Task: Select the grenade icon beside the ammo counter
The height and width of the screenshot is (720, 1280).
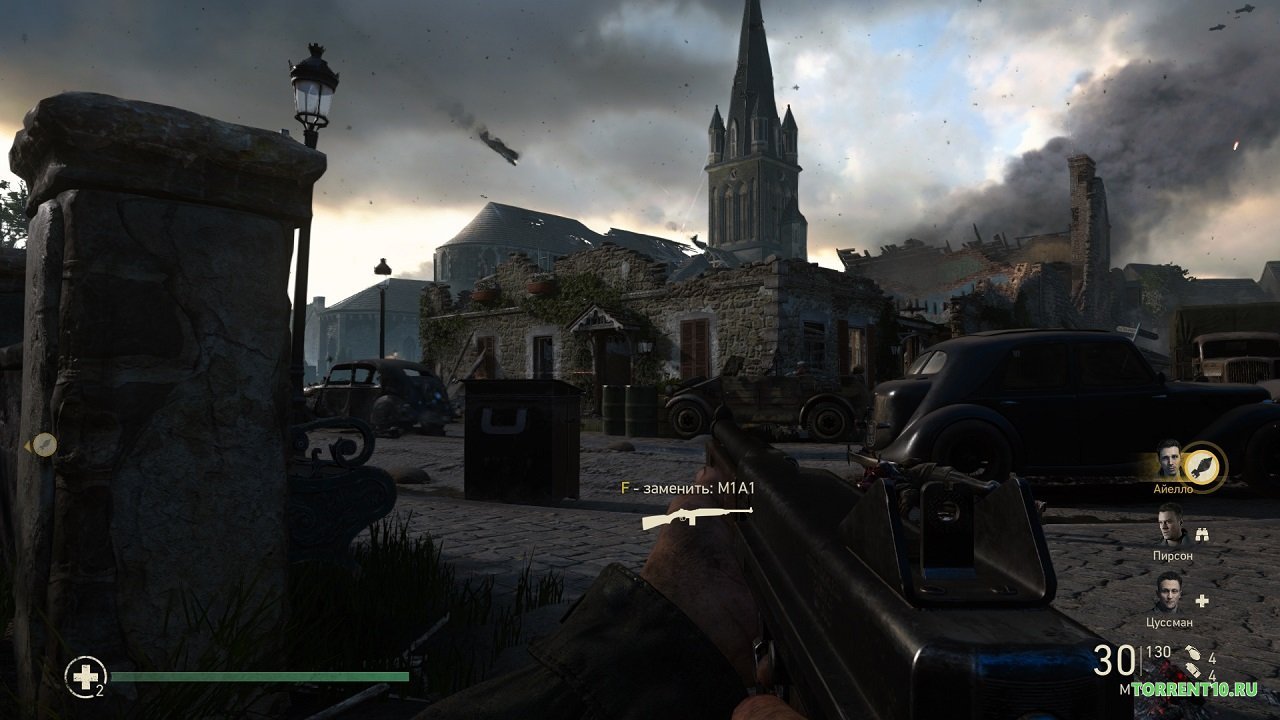Action: click(1193, 658)
